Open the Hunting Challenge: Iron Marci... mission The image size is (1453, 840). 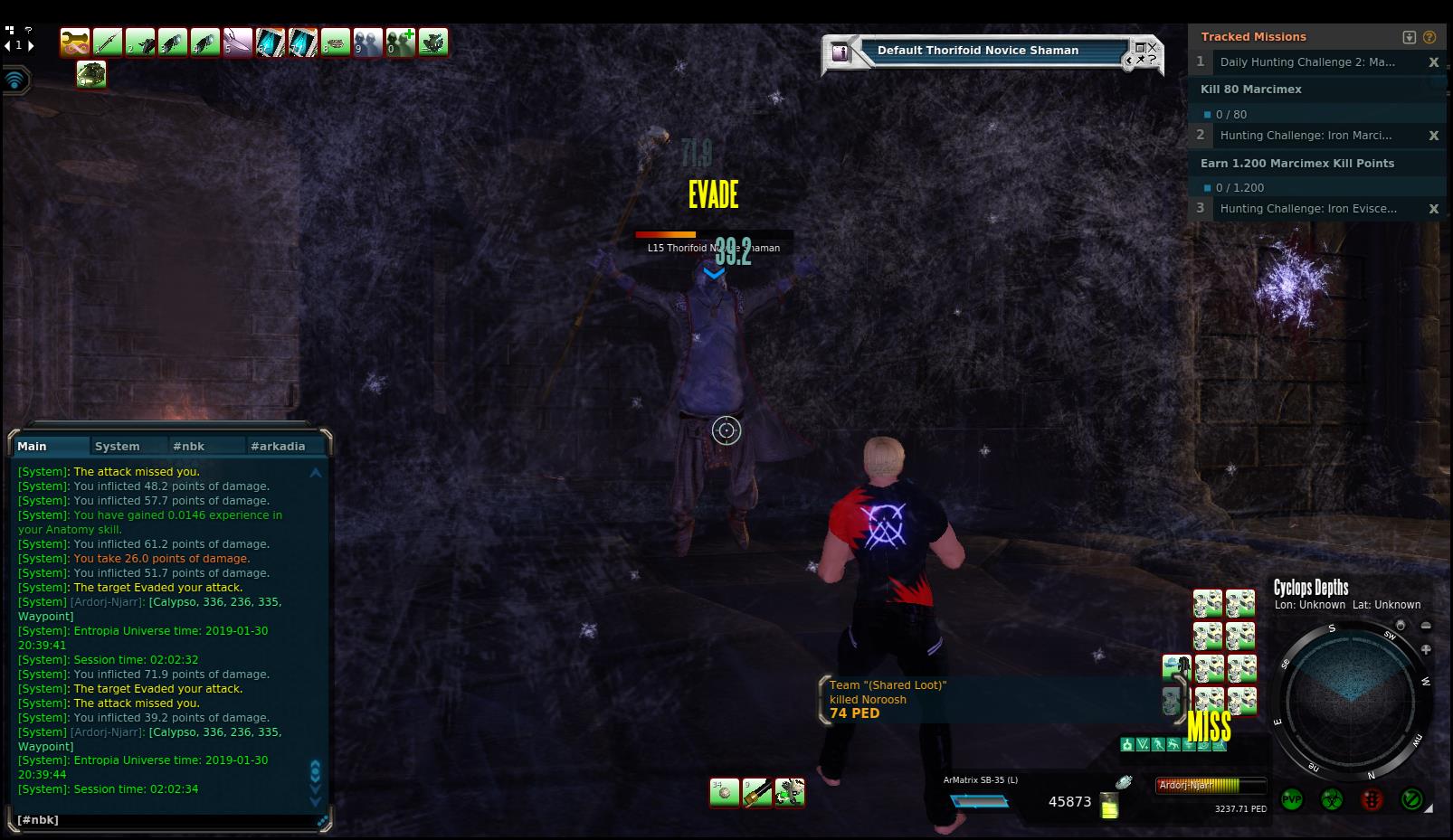point(1306,136)
